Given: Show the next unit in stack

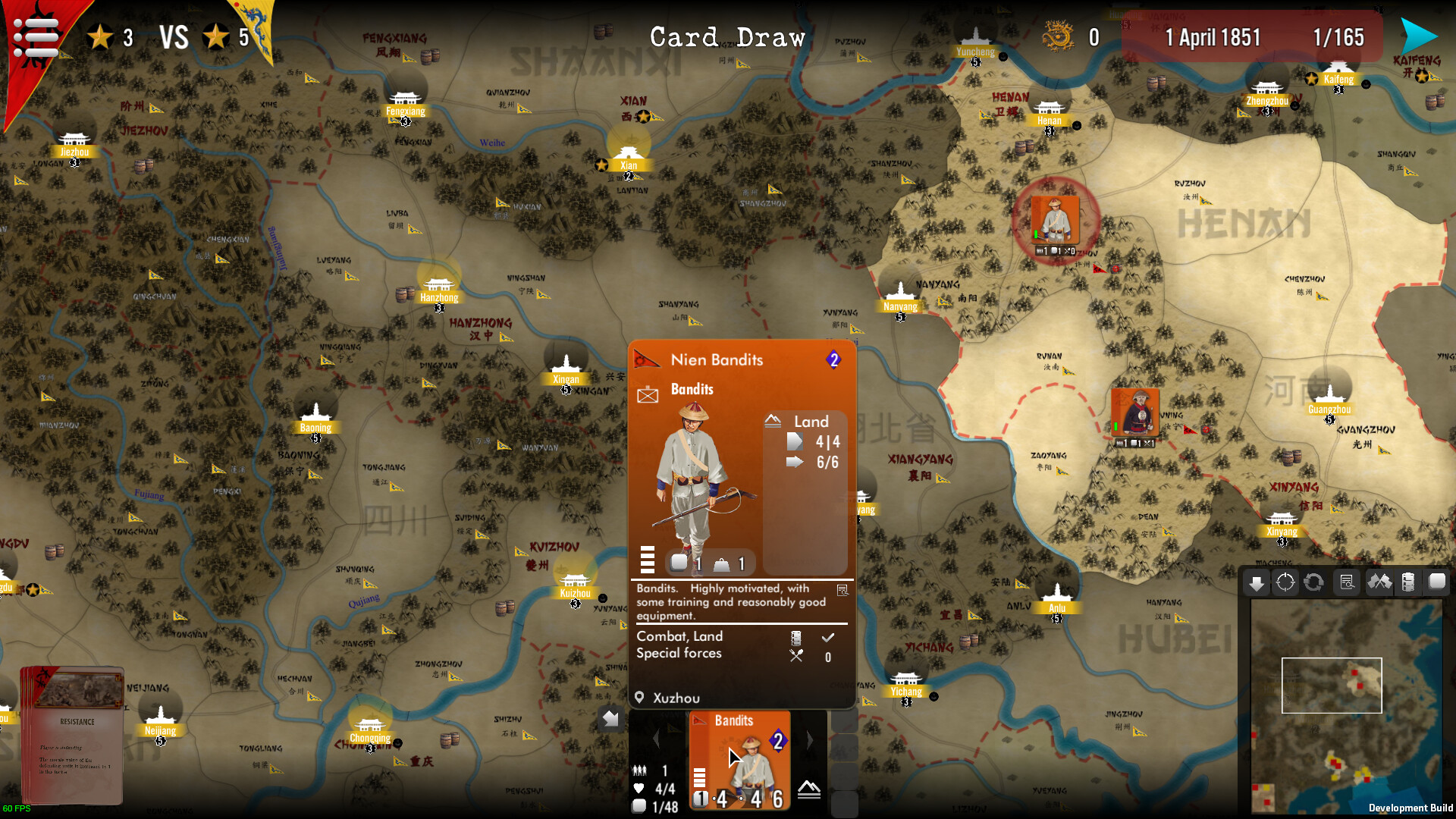Looking at the screenshot, I should (809, 740).
